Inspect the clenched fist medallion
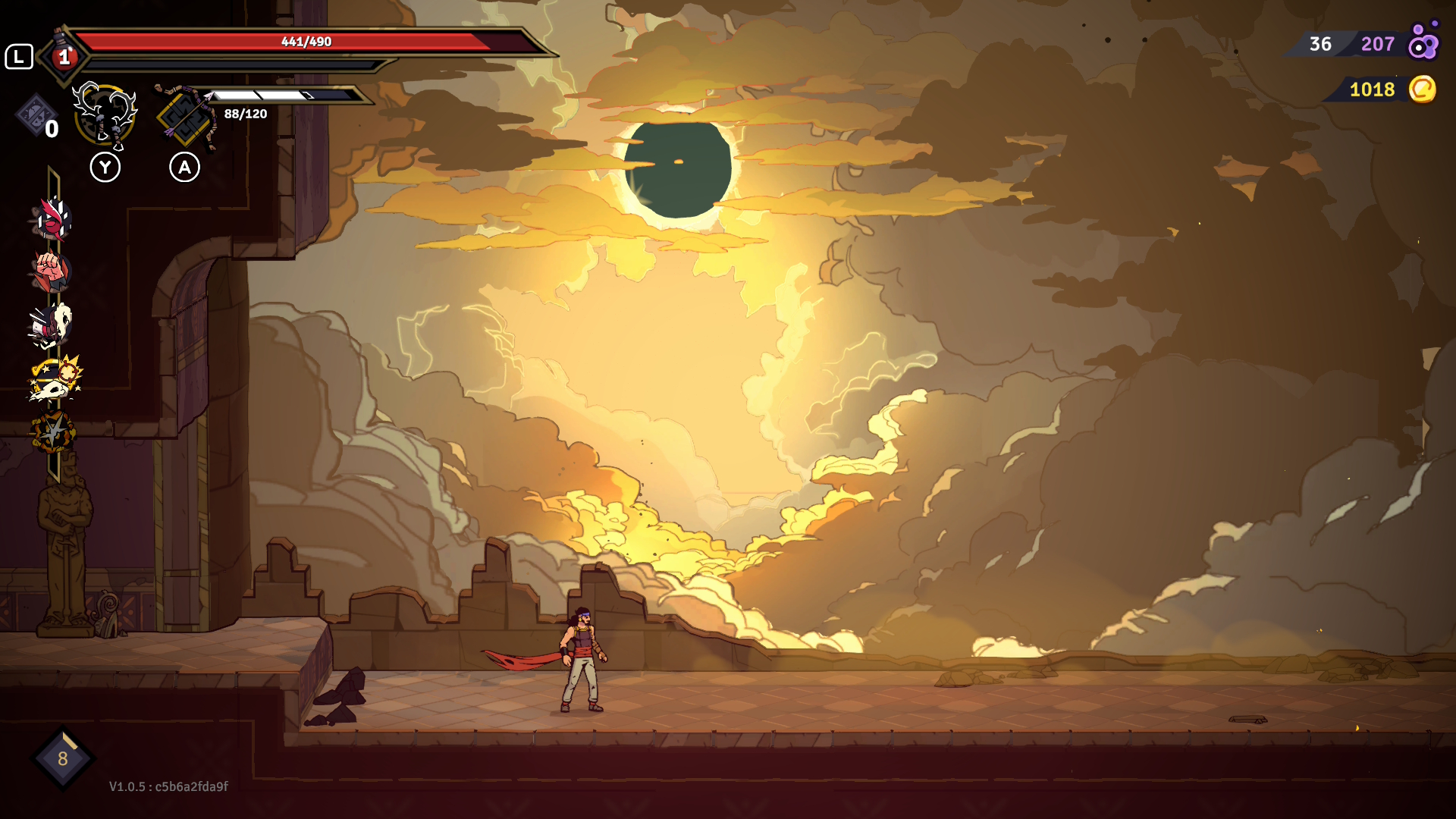Viewport: 1456px width, 819px height. coord(51,271)
